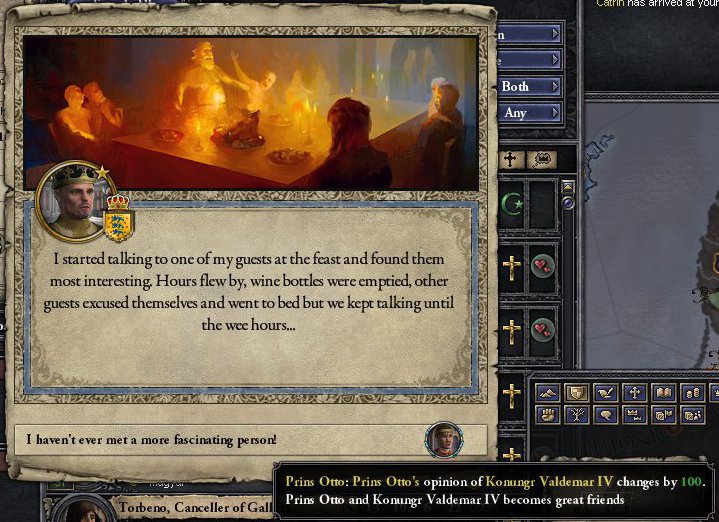719x522 pixels.
Task: Sort the list by the cross religion column
Action: point(511,159)
